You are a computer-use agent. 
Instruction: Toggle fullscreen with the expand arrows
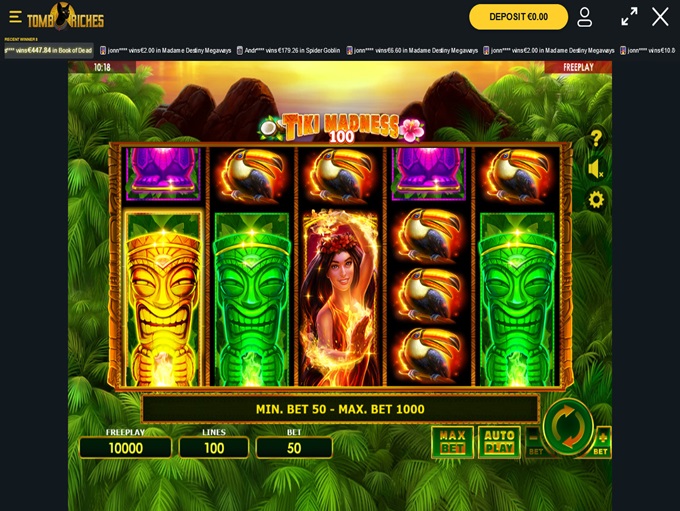tap(629, 17)
